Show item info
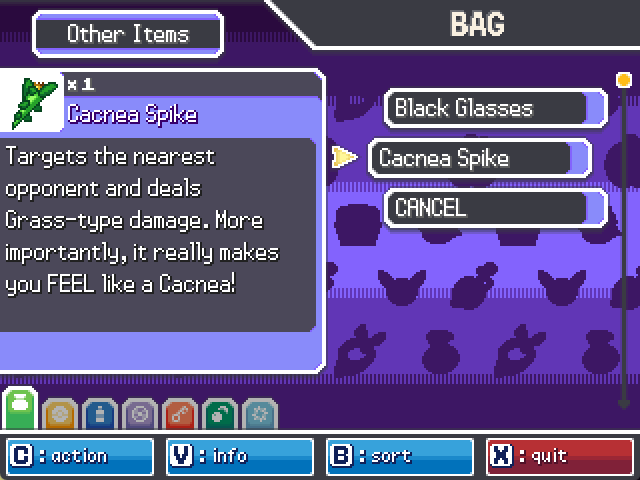640x480 pixels. (239, 456)
